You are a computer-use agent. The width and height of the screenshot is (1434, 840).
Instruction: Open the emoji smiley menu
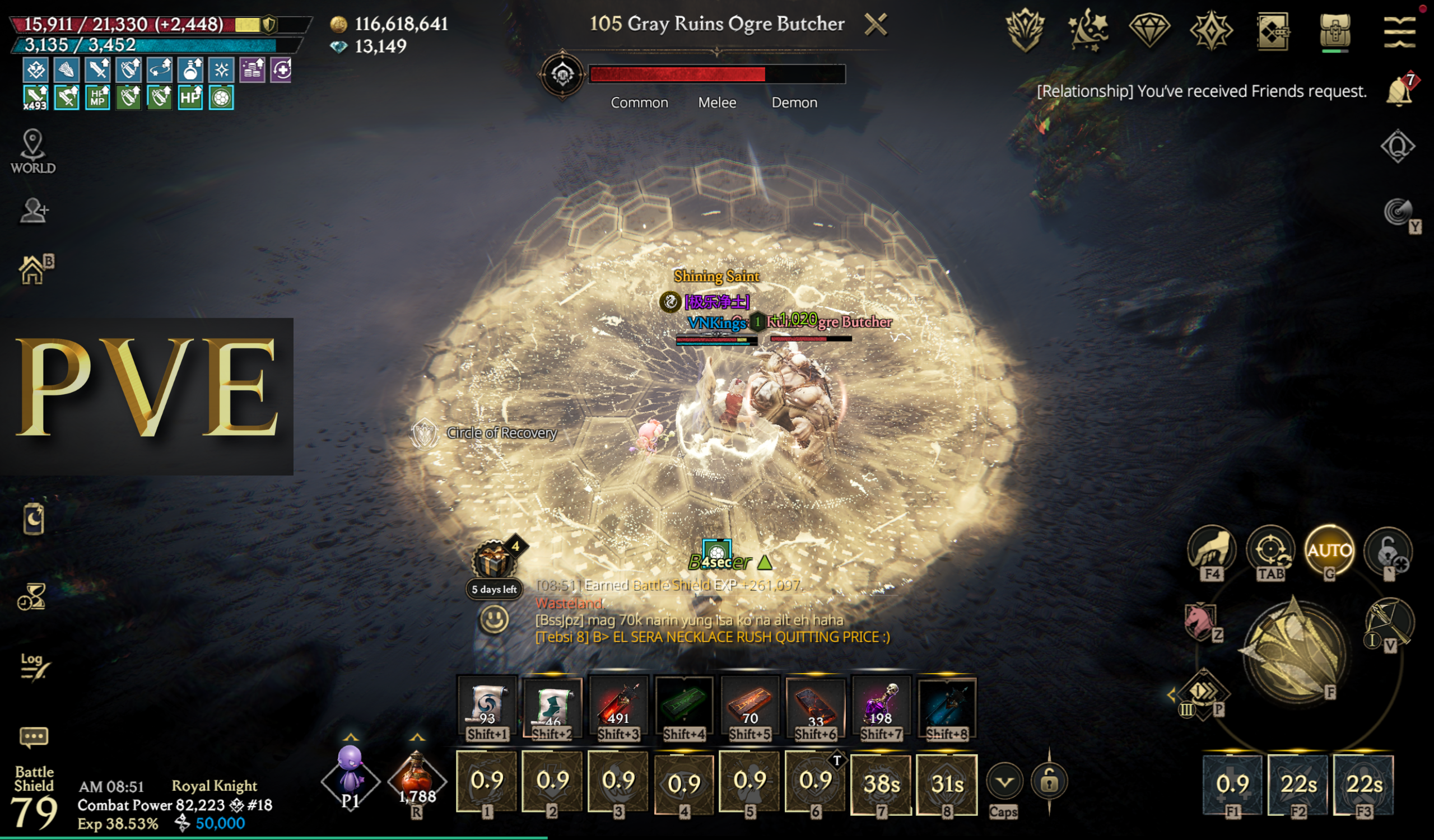[493, 619]
